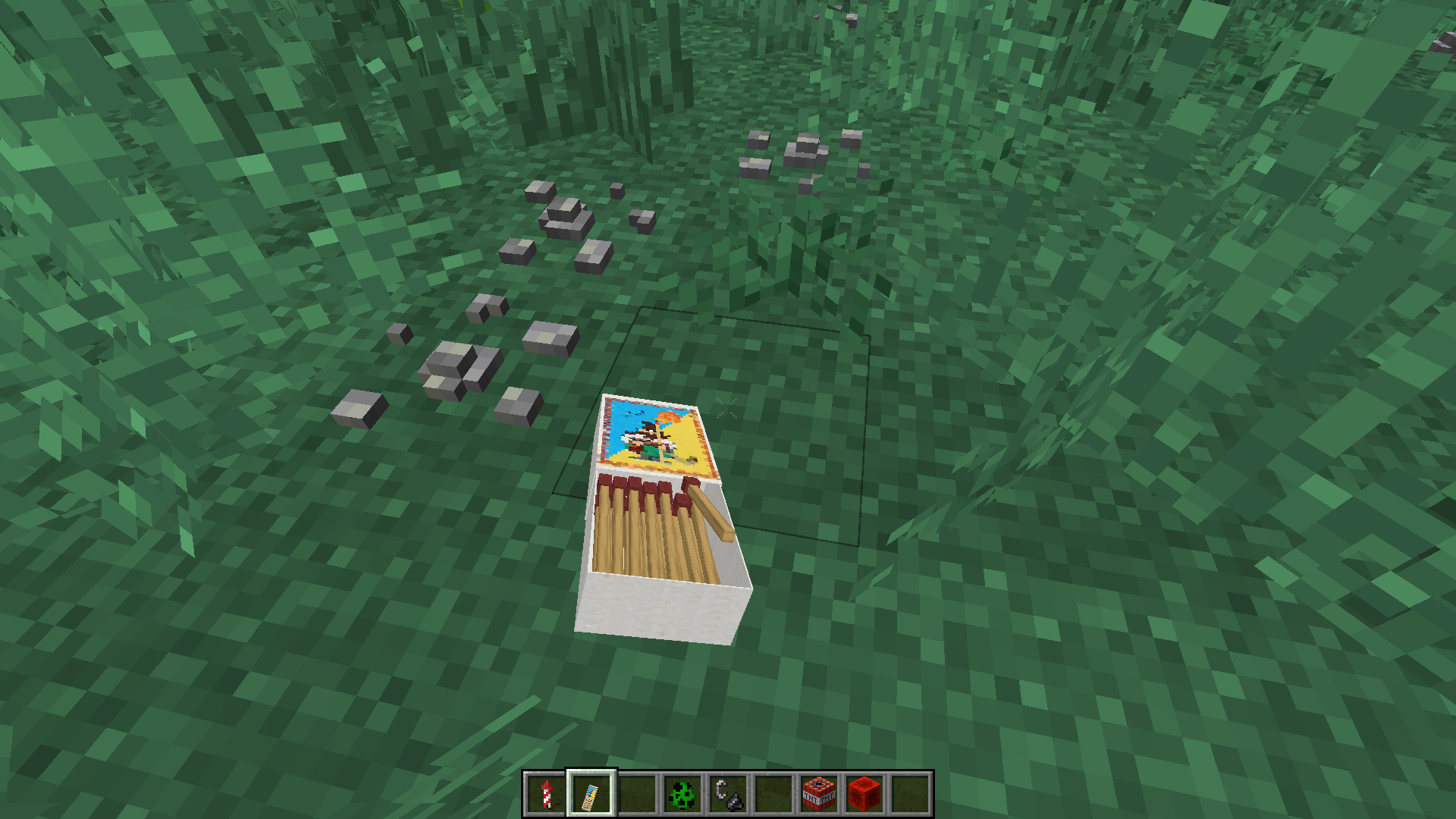The image size is (1456, 819).
Task: Select the TNT block in the hotbar
Action: tap(818, 793)
